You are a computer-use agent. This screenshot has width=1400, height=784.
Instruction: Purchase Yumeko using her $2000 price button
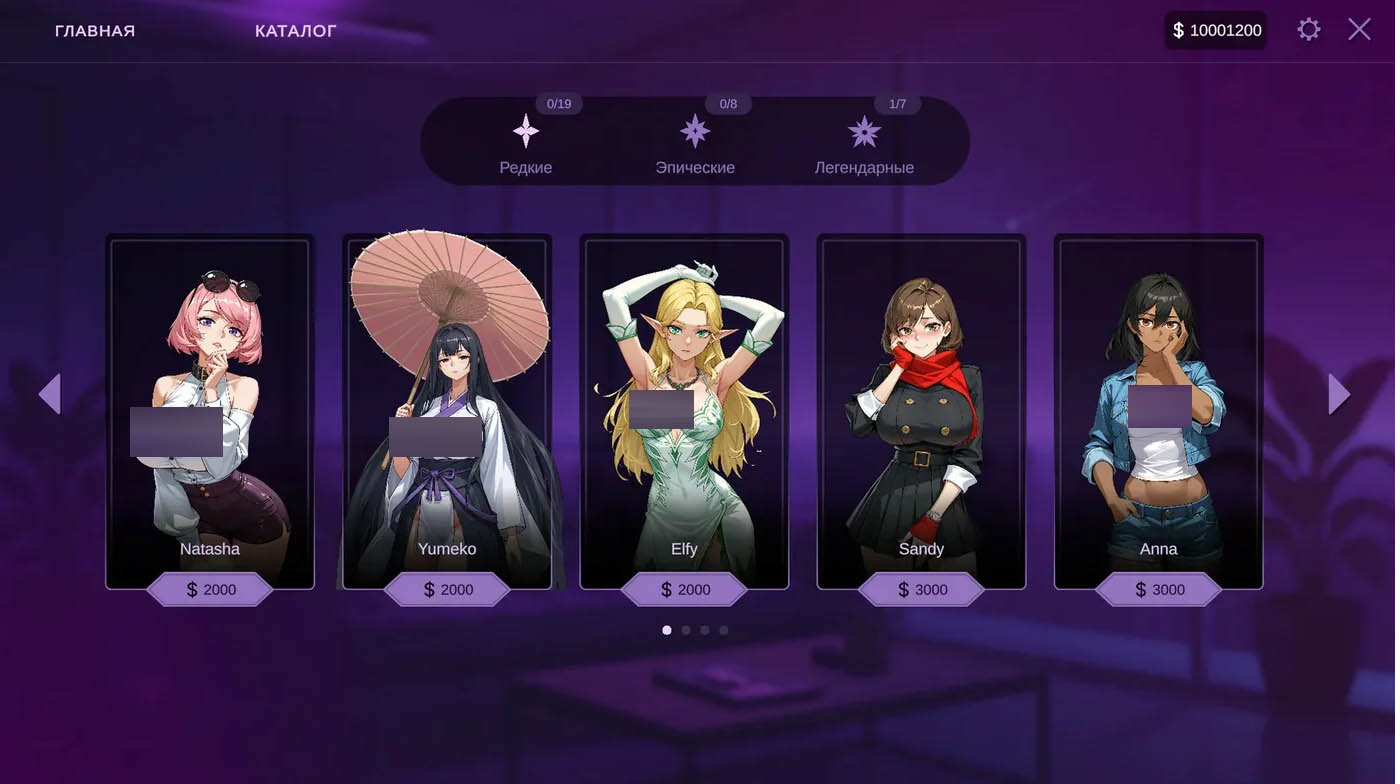tap(447, 590)
